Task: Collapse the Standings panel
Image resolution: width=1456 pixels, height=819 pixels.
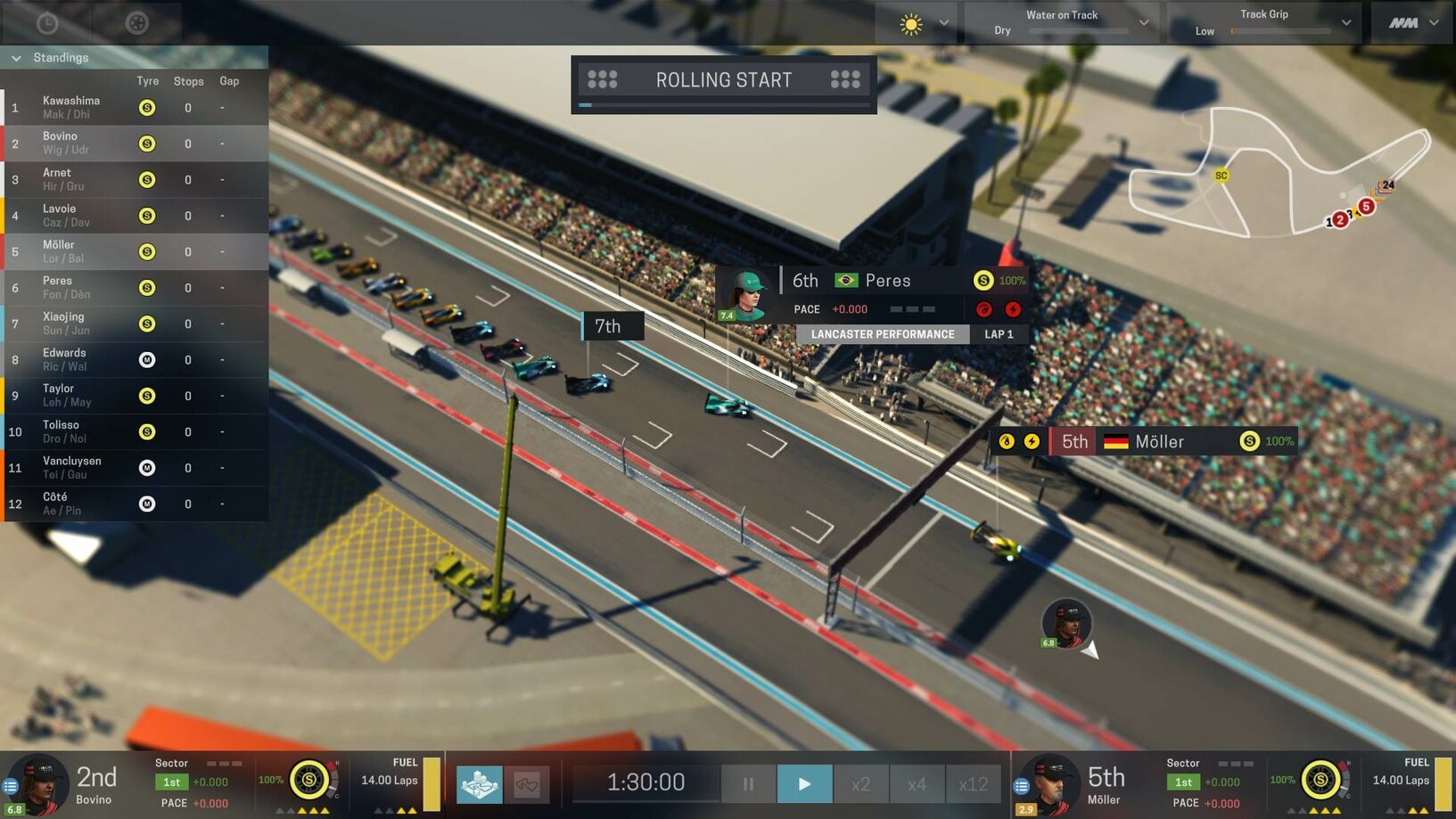Action: coord(16,57)
